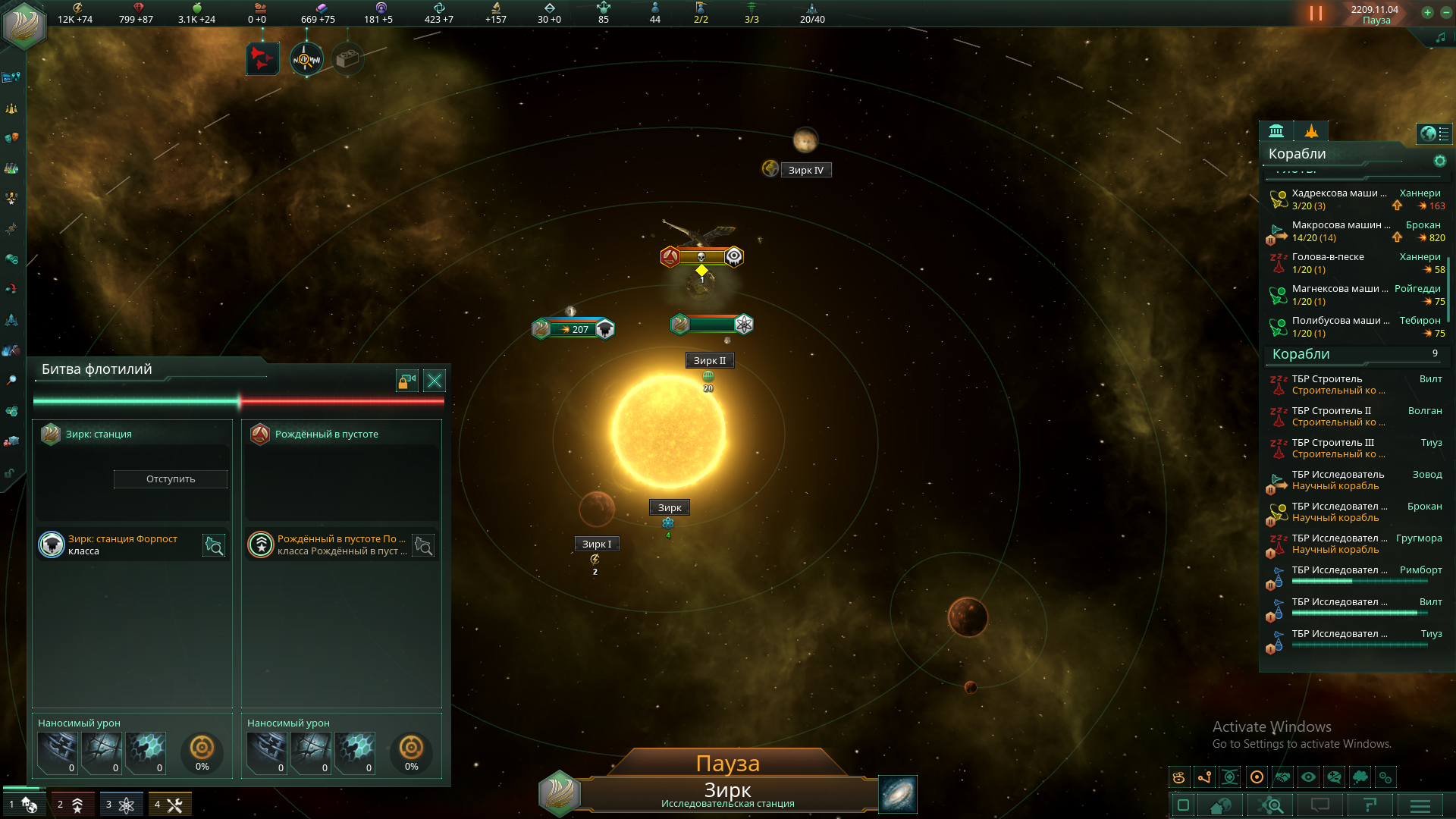This screenshot has height=819, width=1456.
Task: Toggle the red pause indicator
Action: click(1316, 14)
